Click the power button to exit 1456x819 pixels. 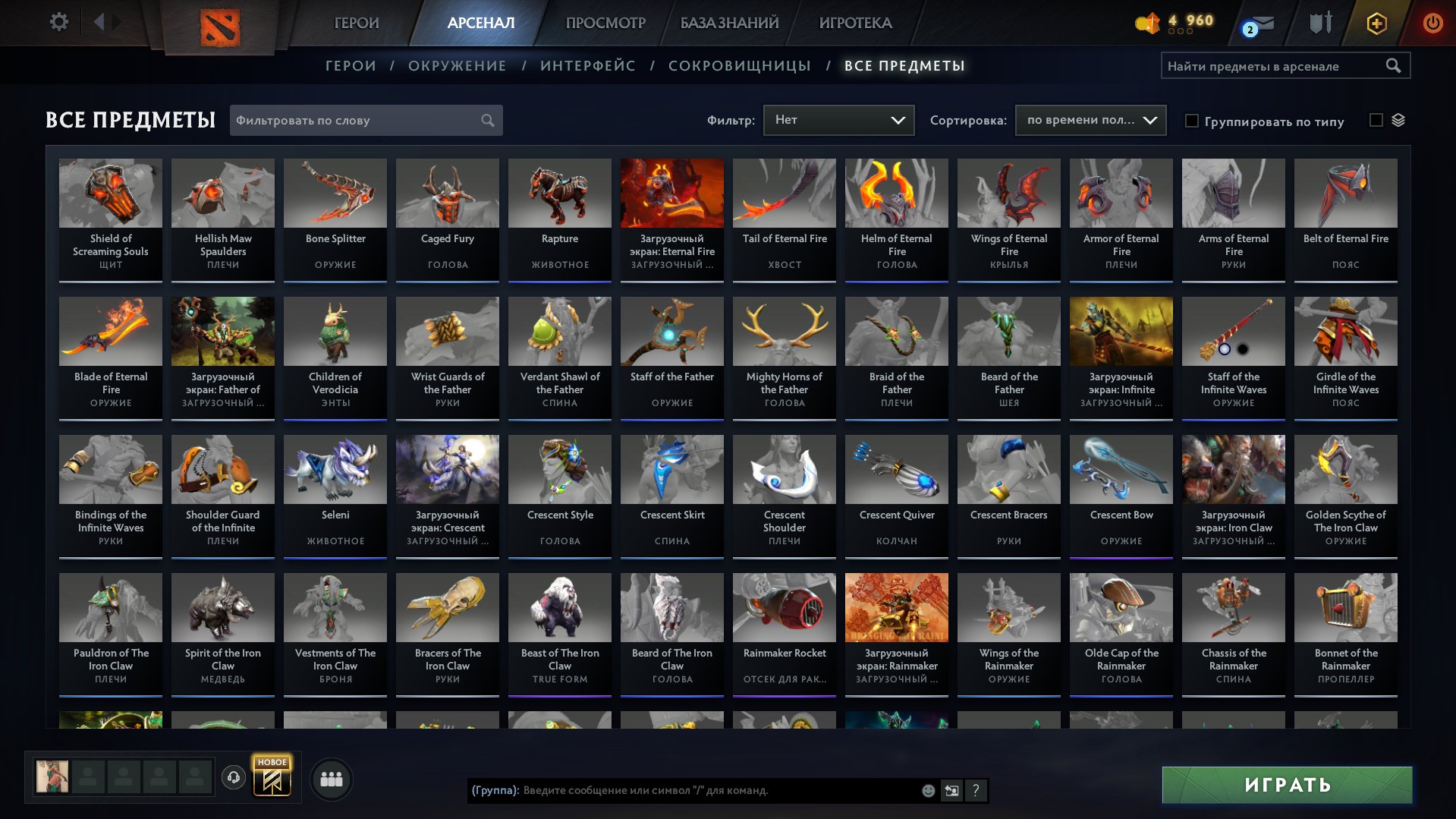1432,23
